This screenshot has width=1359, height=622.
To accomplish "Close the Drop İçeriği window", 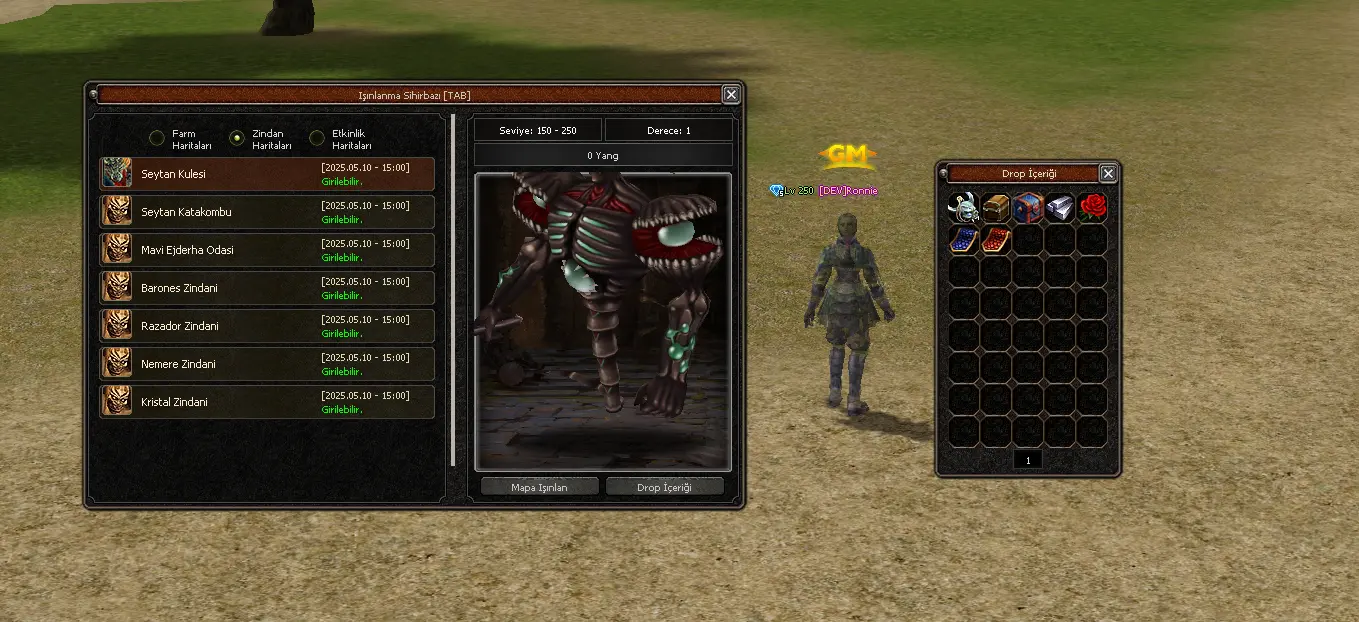I will 1108,174.
